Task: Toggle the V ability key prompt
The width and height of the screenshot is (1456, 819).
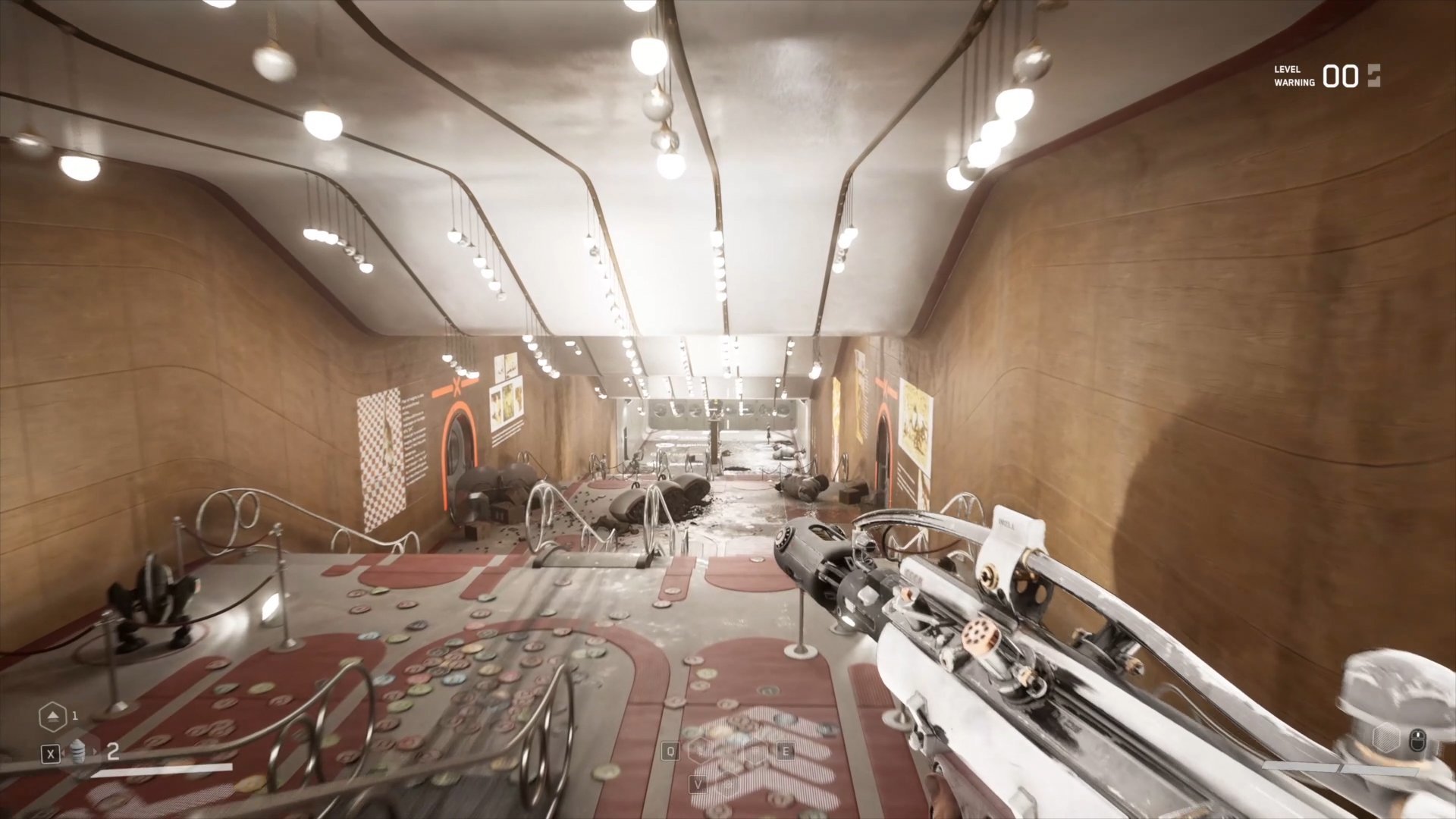Action: coord(698,785)
